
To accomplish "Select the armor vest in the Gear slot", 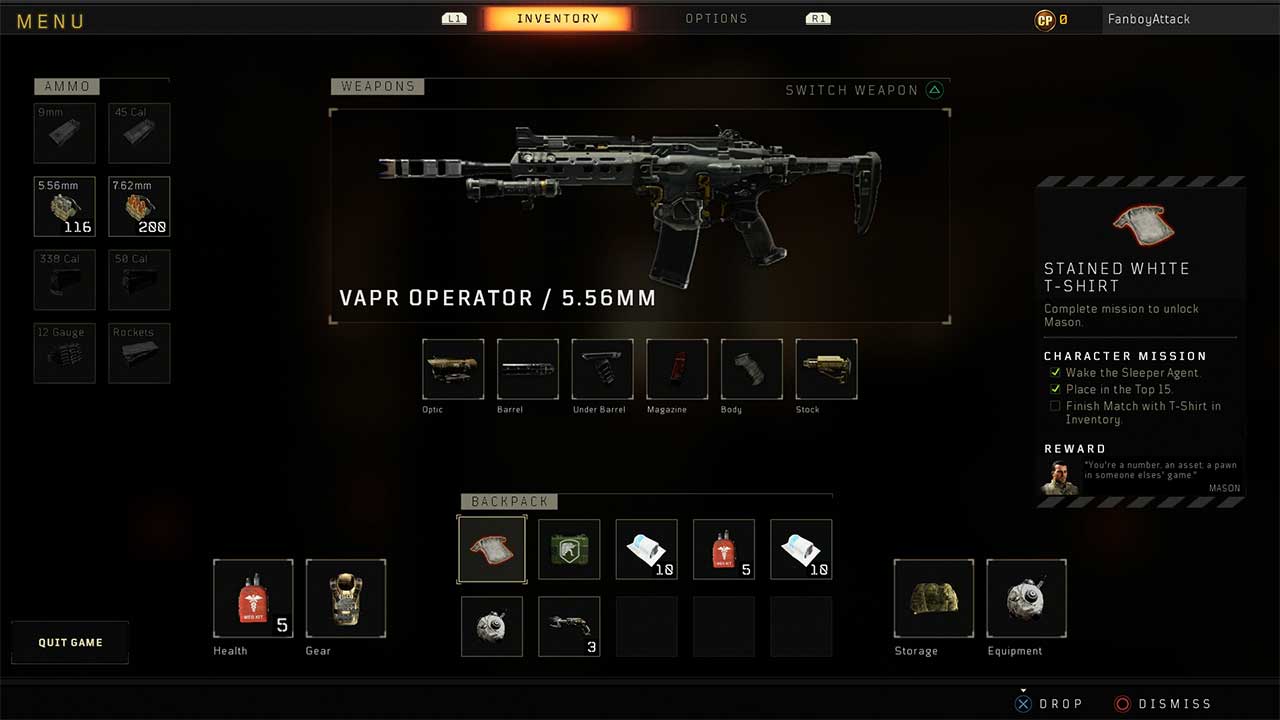I will tap(346, 598).
